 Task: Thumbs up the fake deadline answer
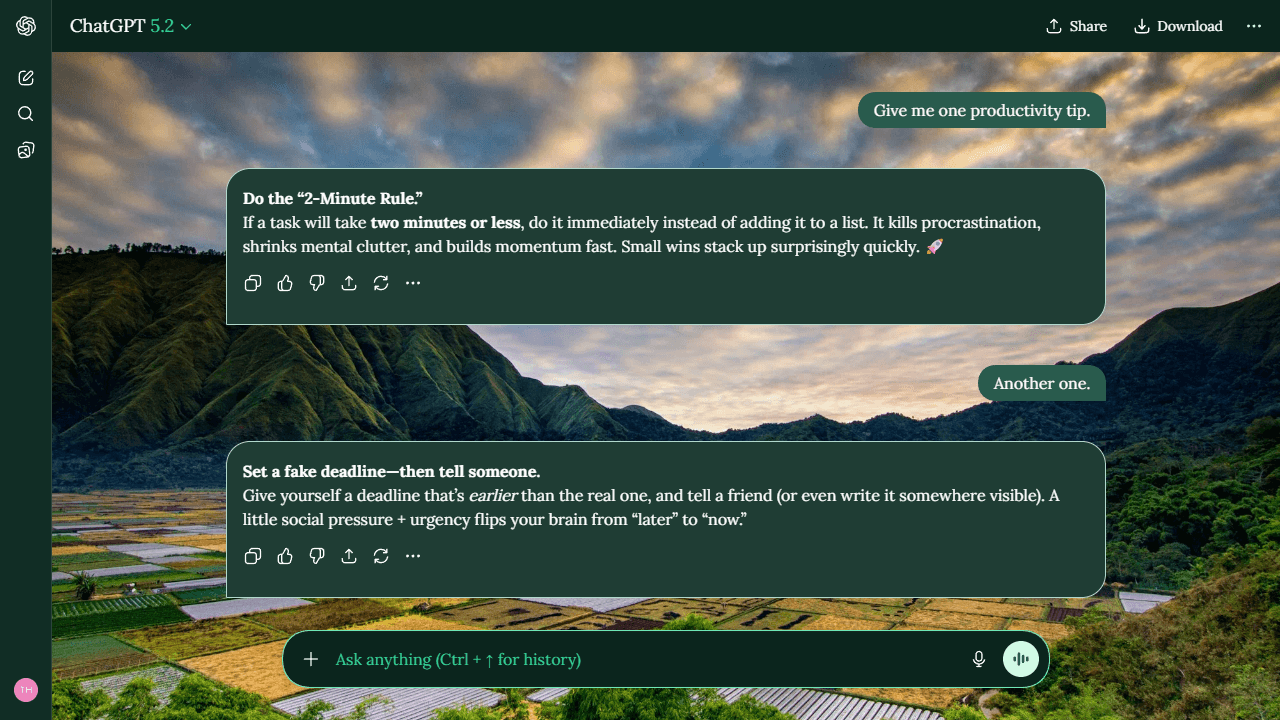pyautogui.click(x=285, y=556)
